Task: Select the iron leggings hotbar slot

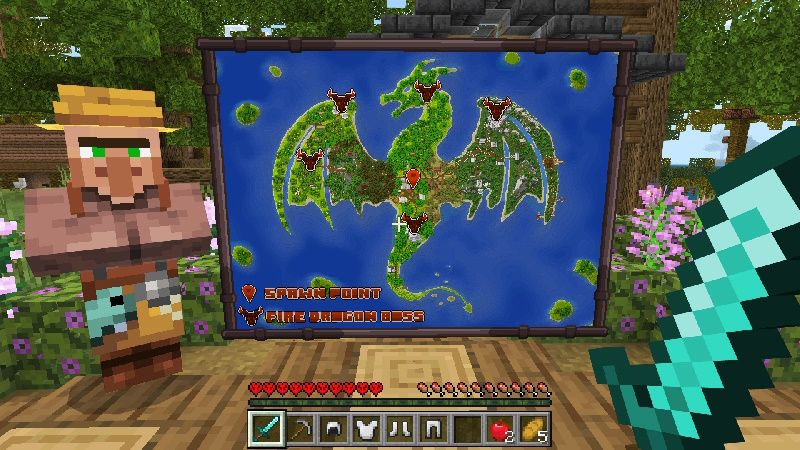Action: click(431, 428)
